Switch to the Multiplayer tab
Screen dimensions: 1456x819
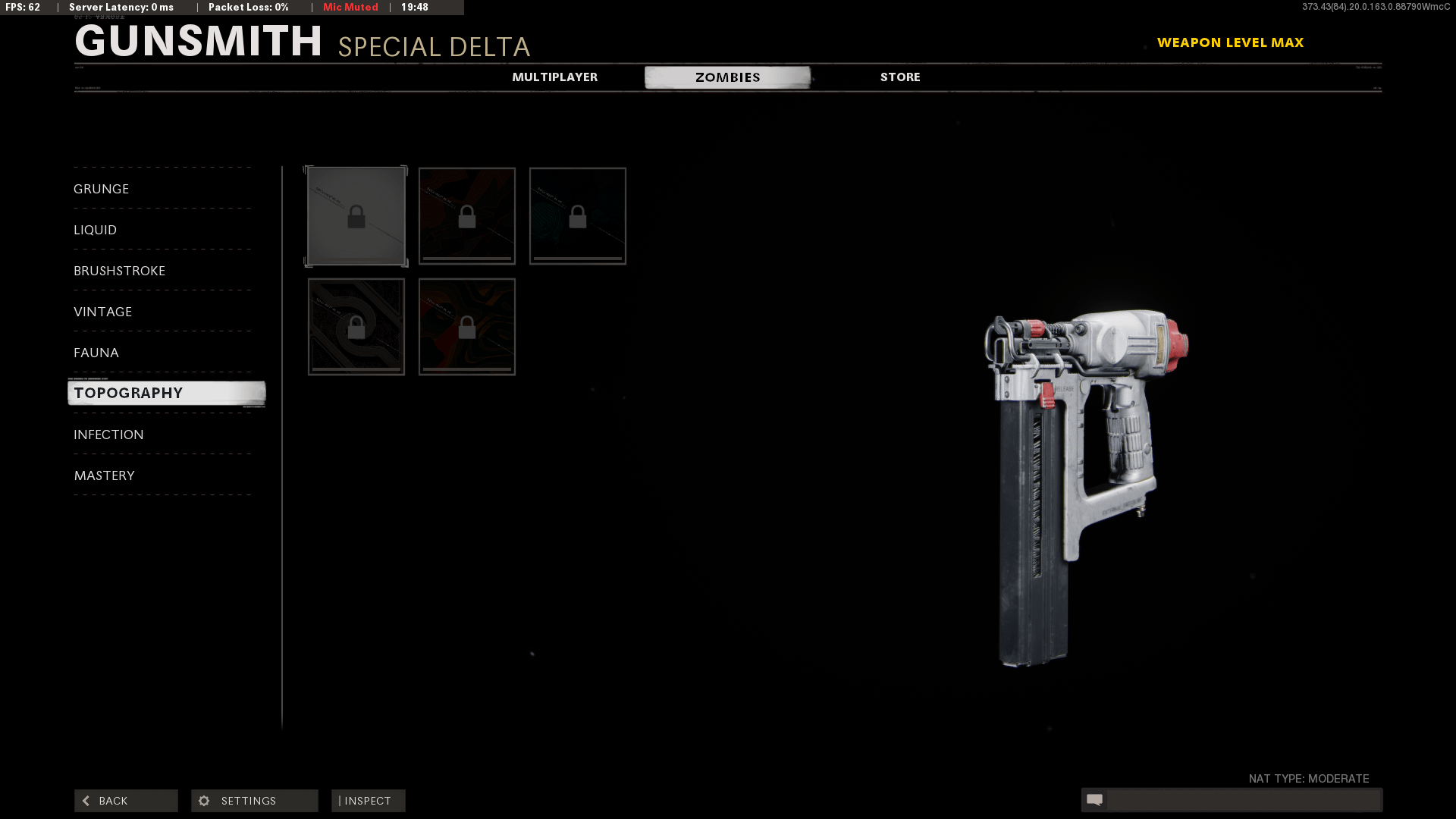point(556,77)
